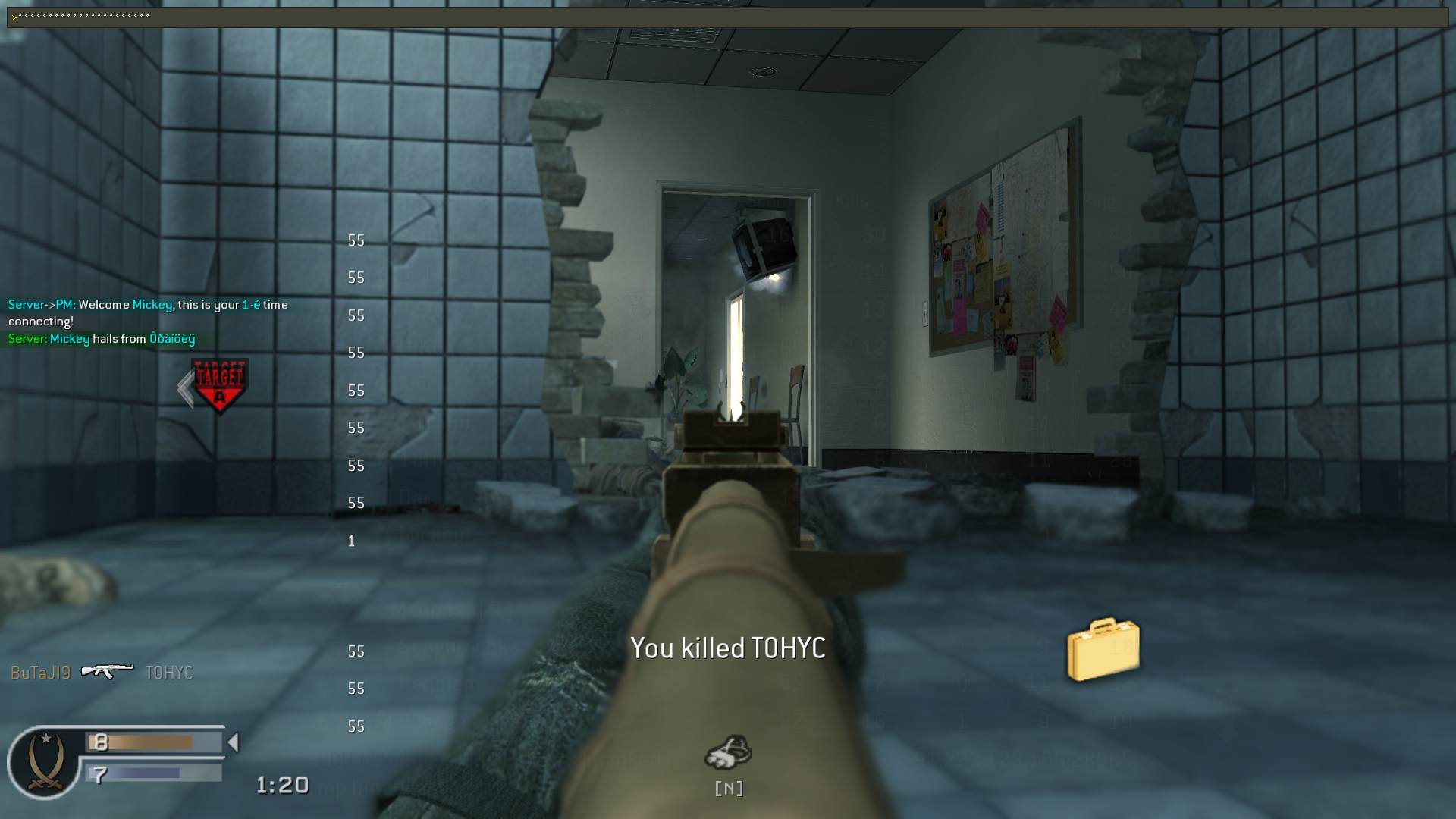
Task: Click the player name TOHYC in killfeed
Action: coord(168,672)
